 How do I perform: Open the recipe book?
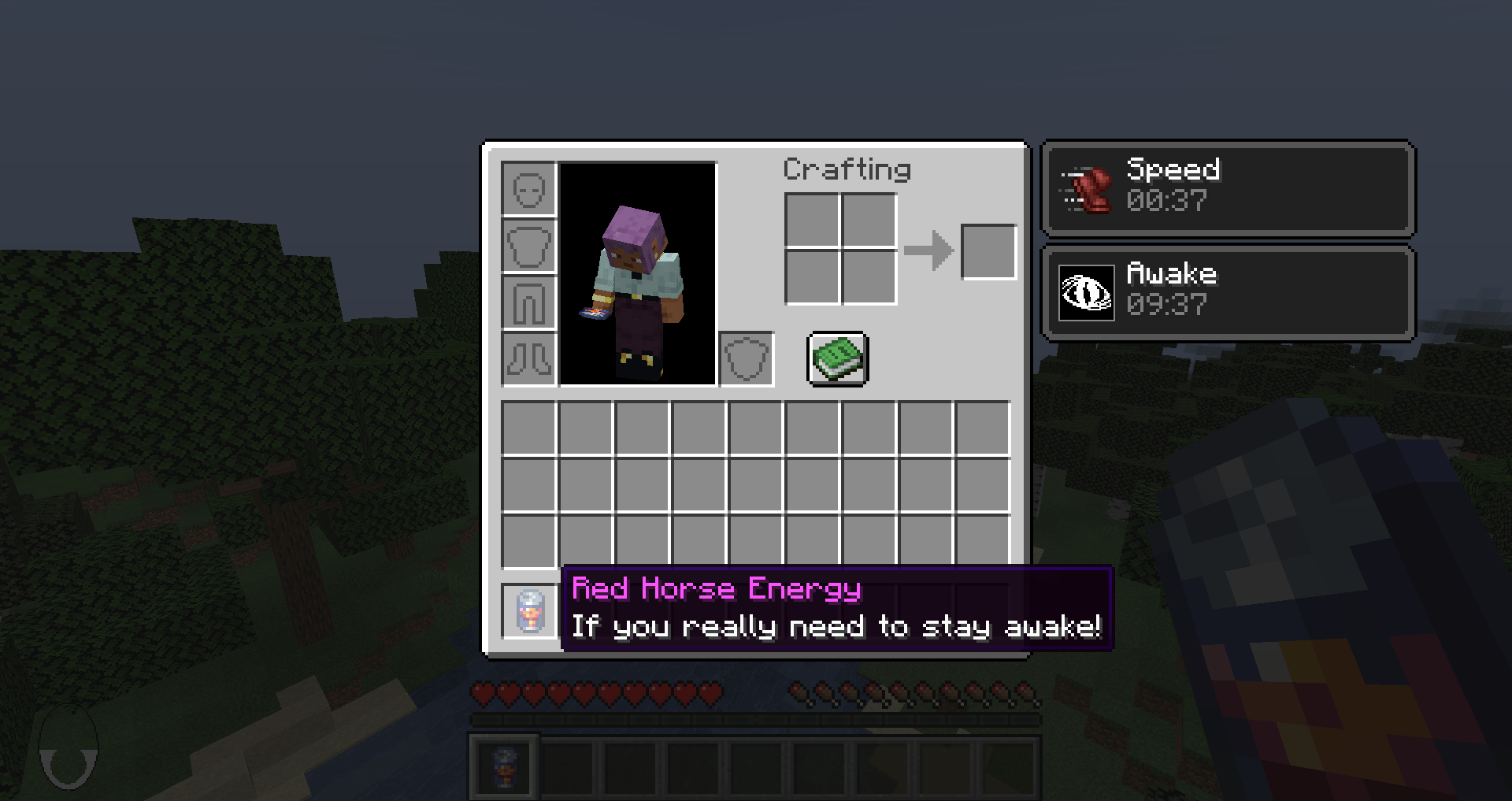point(836,358)
